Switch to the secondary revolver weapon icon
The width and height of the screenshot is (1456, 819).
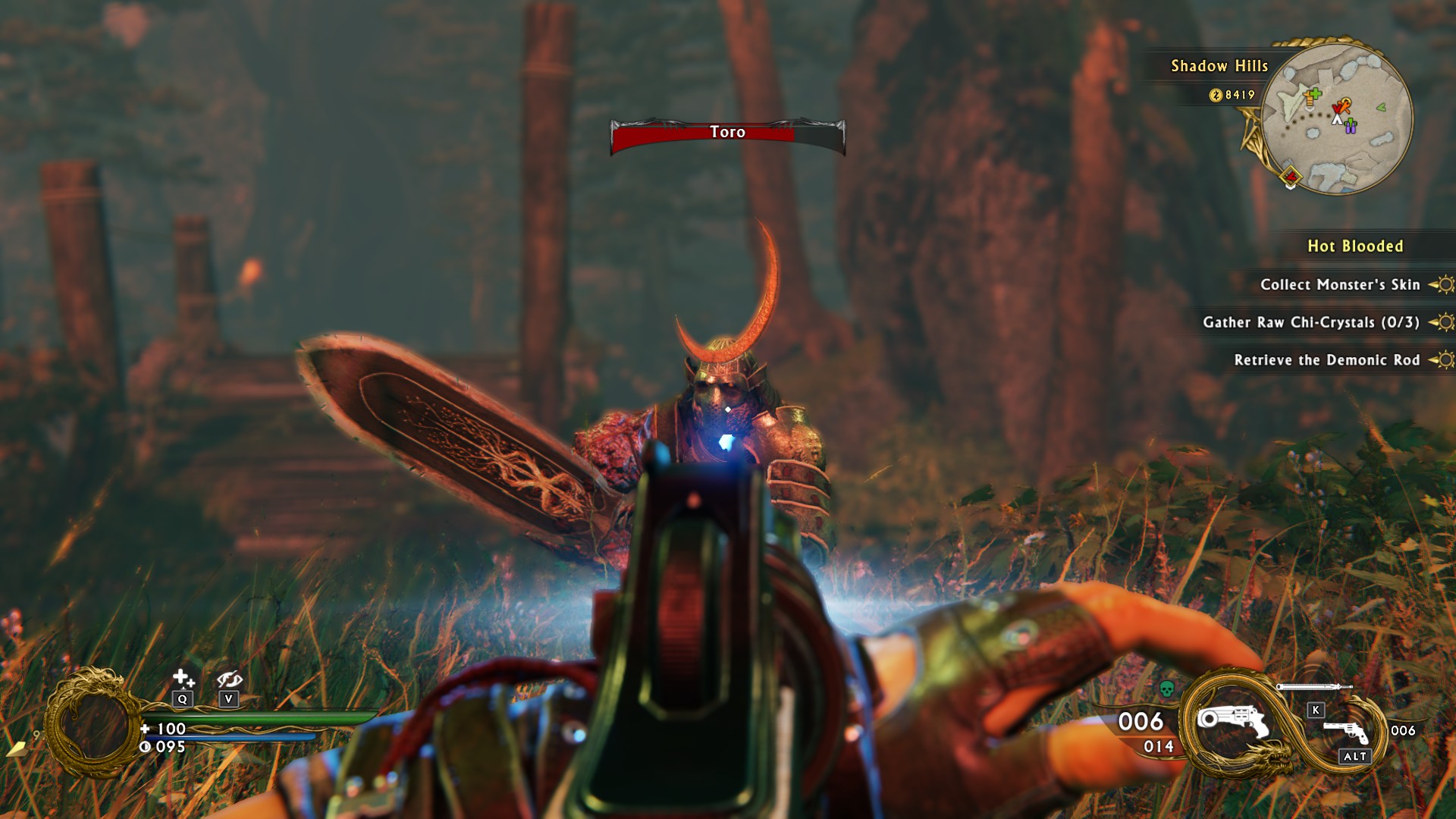(1346, 731)
